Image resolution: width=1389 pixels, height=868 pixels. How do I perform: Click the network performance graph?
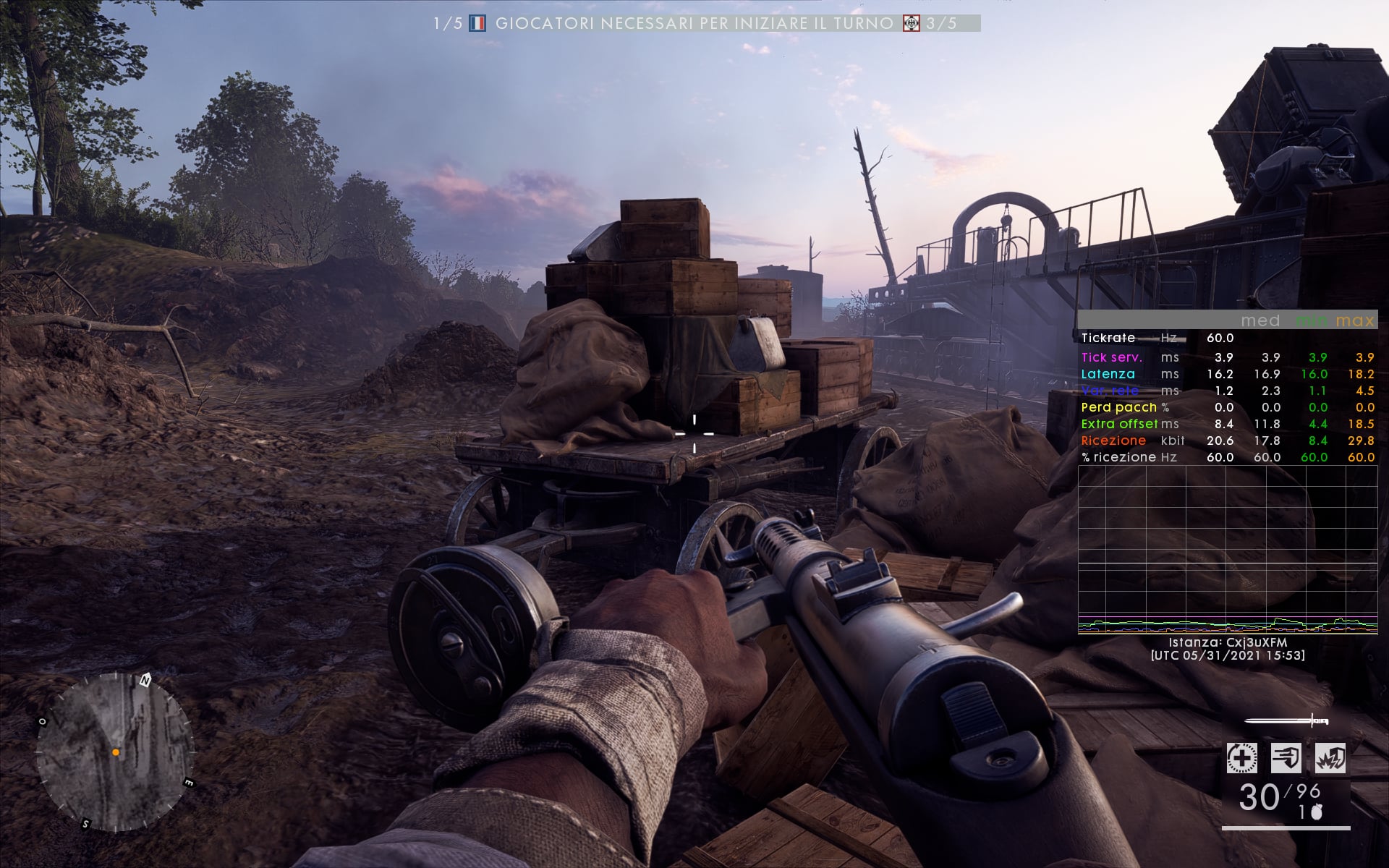[1228, 550]
